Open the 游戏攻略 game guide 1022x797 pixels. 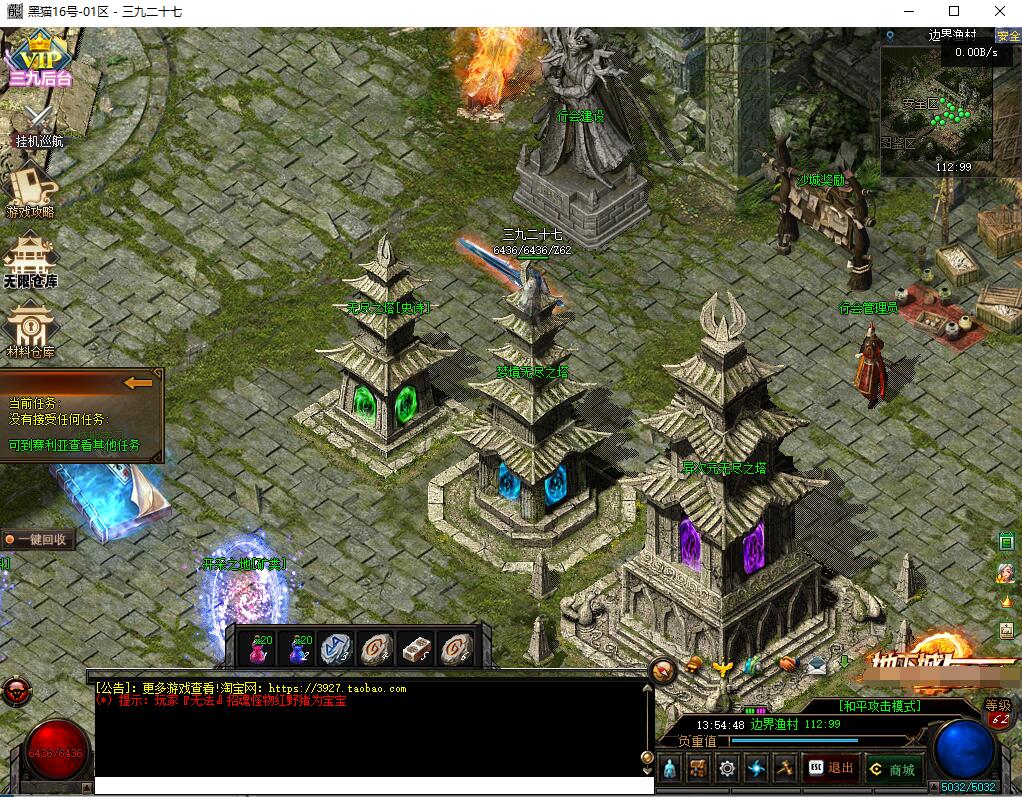pos(31,190)
